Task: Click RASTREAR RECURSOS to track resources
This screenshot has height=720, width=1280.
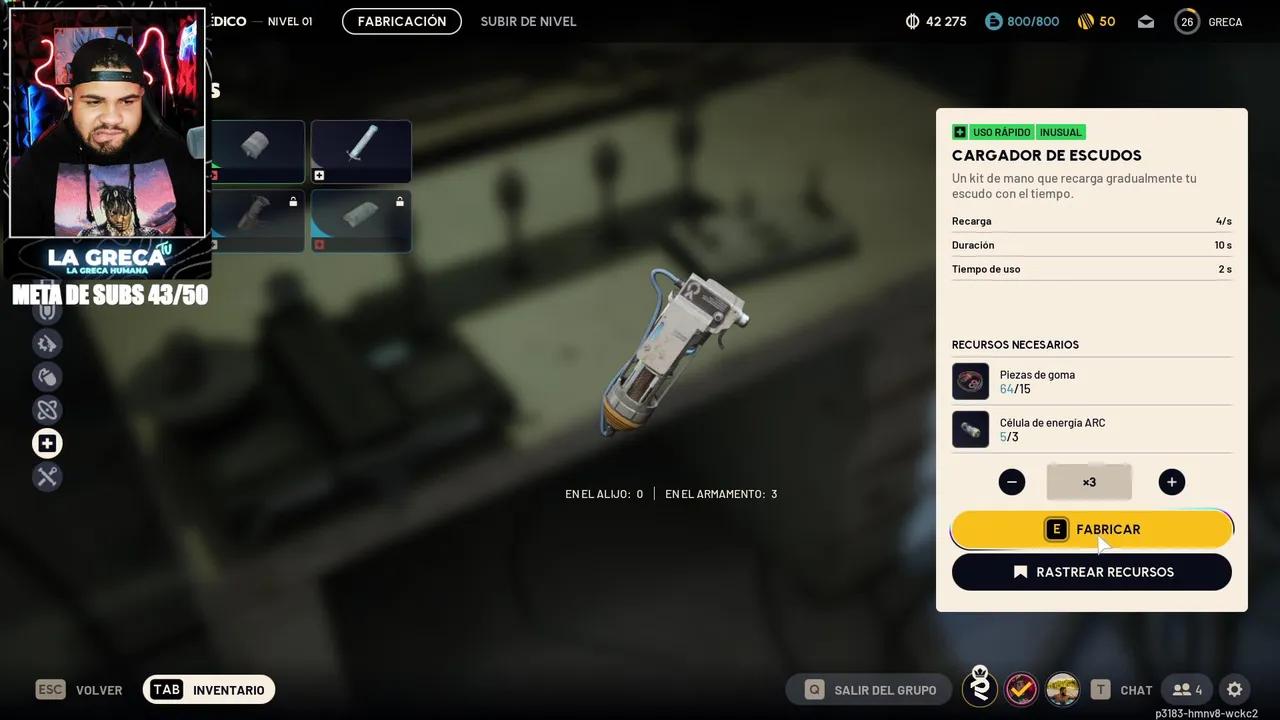Action: click(1091, 571)
